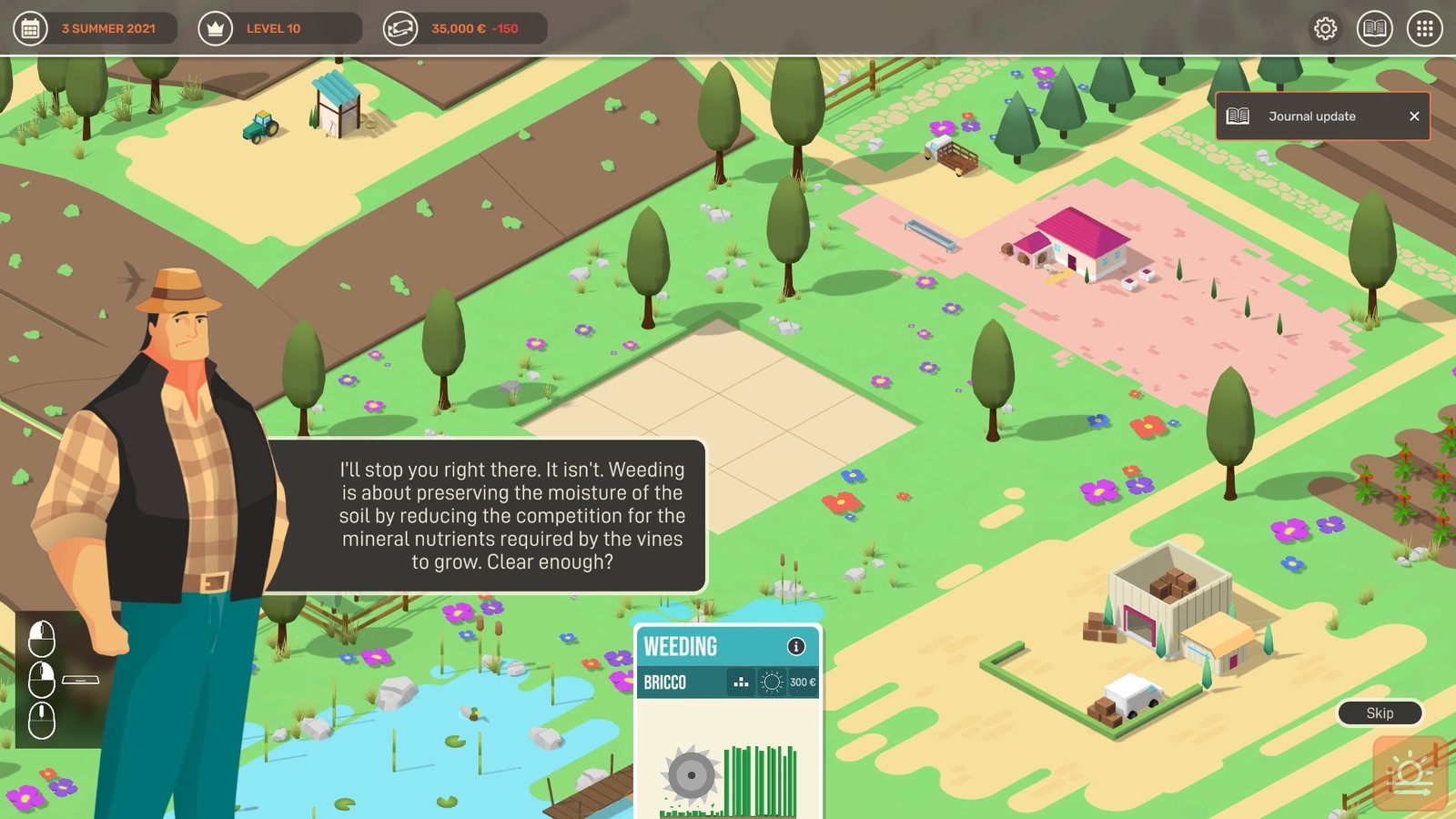Click the calendar icon beside Summer 2021 date
Image resolution: width=1456 pixels, height=819 pixels.
(30, 28)
